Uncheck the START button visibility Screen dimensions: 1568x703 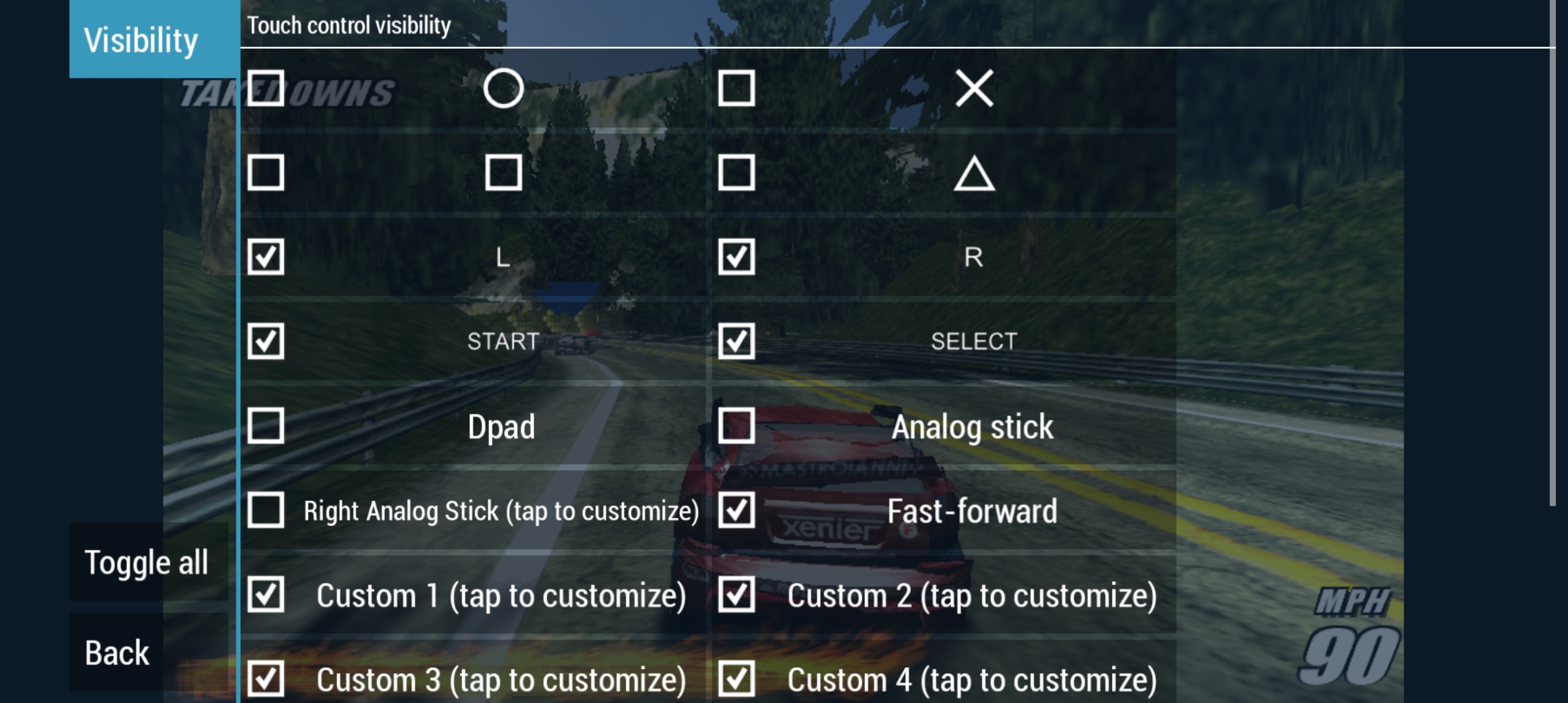(x=266, y=342)
